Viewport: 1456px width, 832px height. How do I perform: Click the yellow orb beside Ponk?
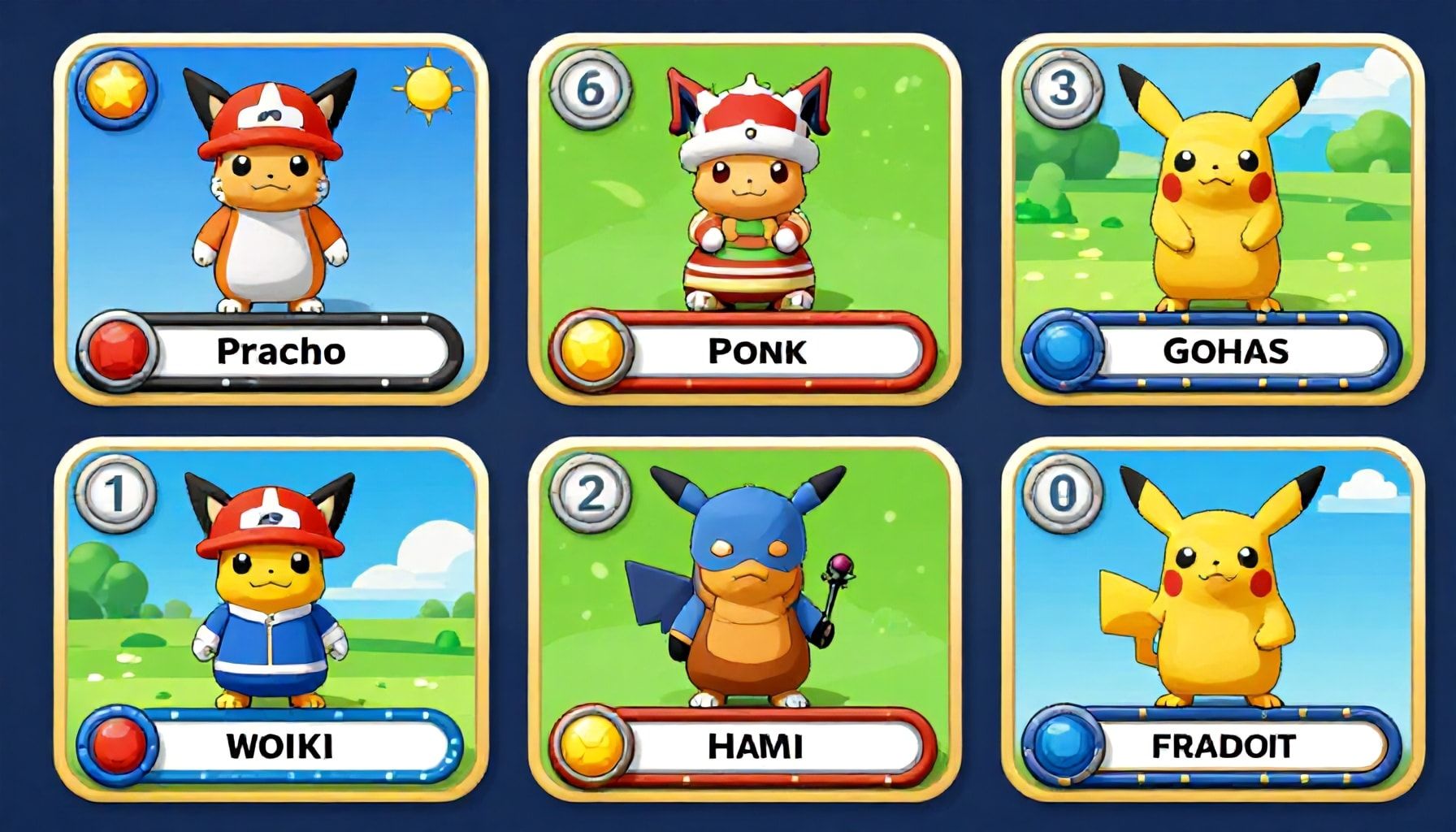click(x=592, y=351)
